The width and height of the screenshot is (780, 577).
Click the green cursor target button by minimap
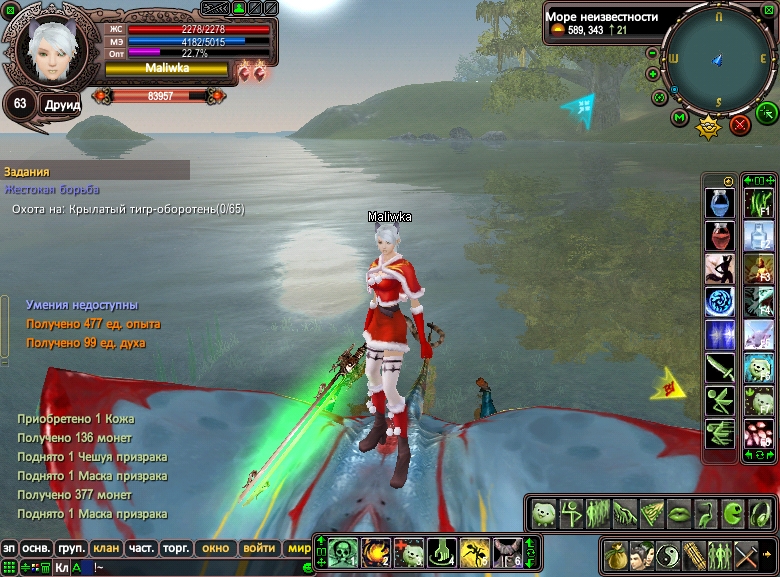(767, 112)
